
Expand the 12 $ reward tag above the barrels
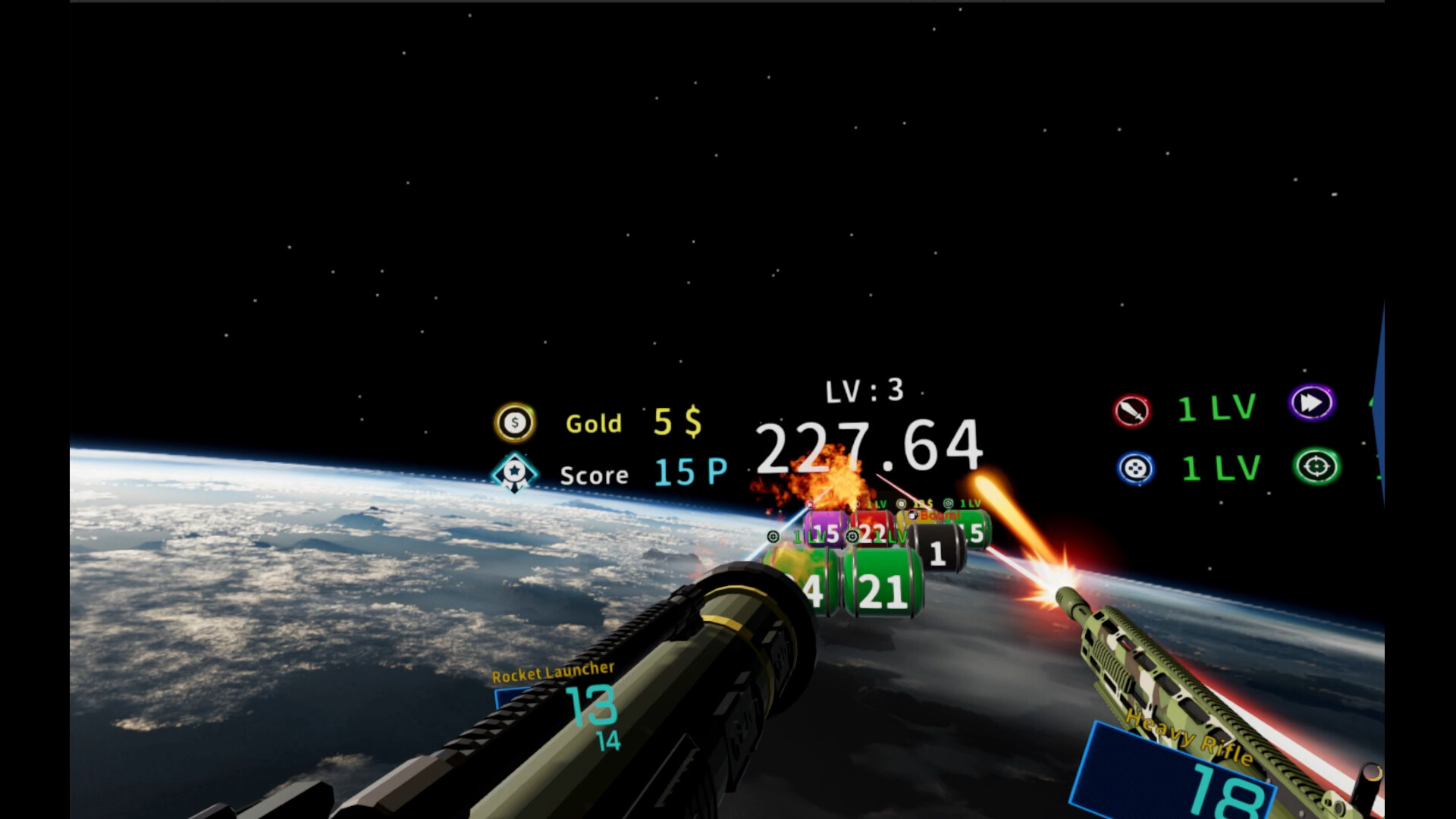pyautogui.click(x=921, y=503)
